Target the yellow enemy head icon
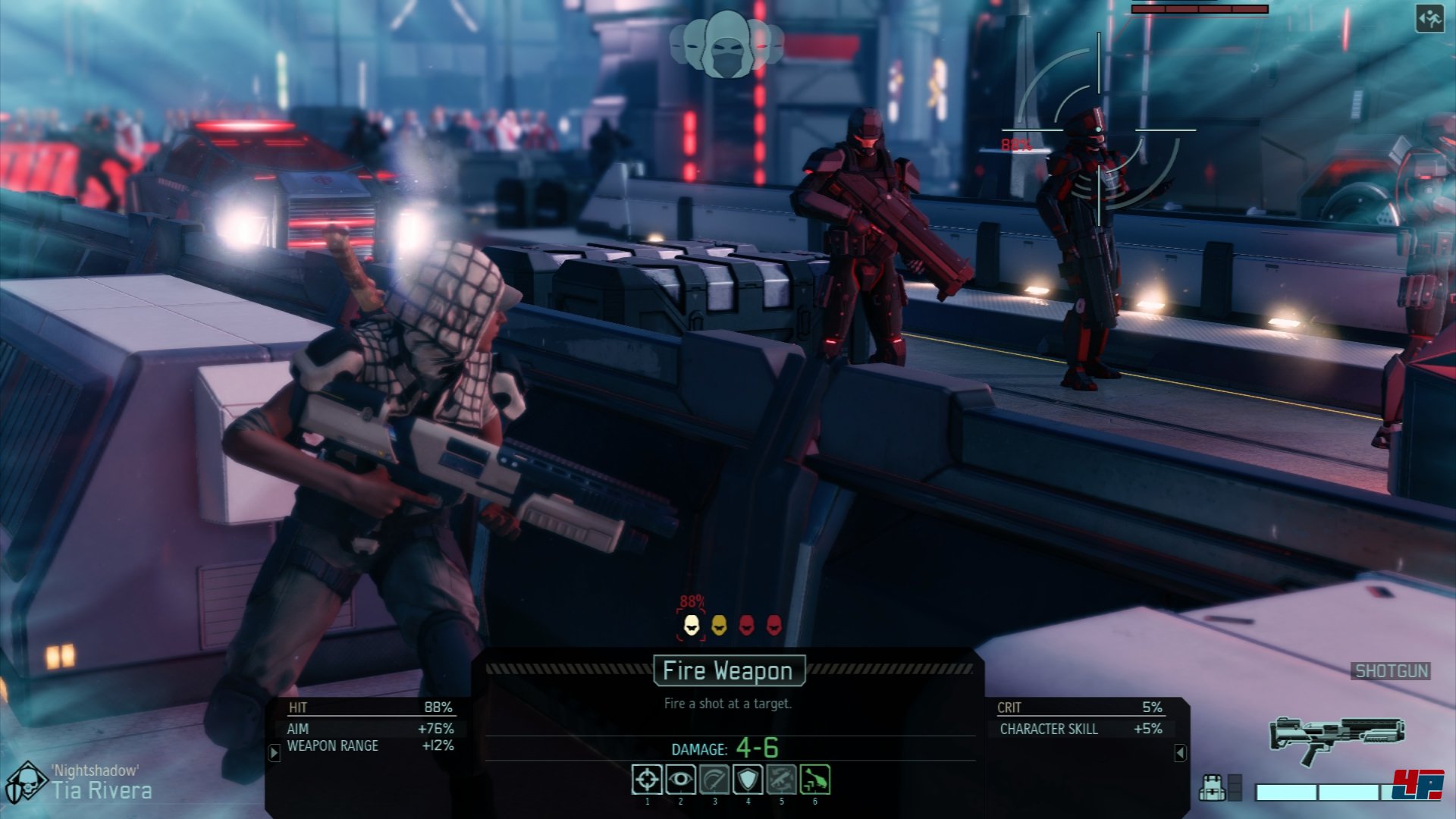Screen dimensions: 1456x819 pos(719,626)
